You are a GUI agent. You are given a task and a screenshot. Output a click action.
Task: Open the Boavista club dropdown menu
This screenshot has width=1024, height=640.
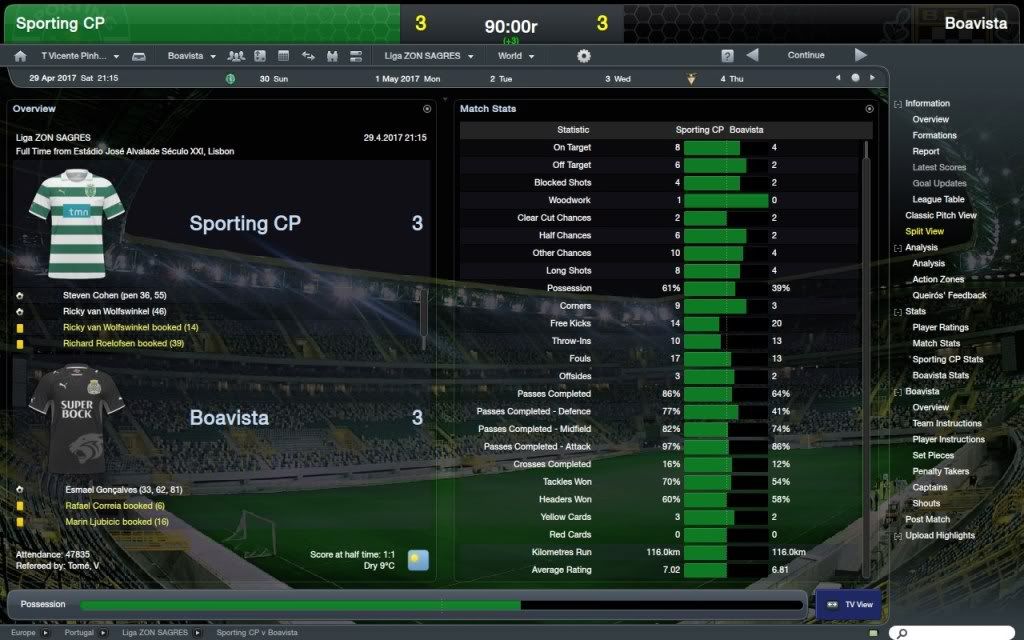[x=191, y=56]
